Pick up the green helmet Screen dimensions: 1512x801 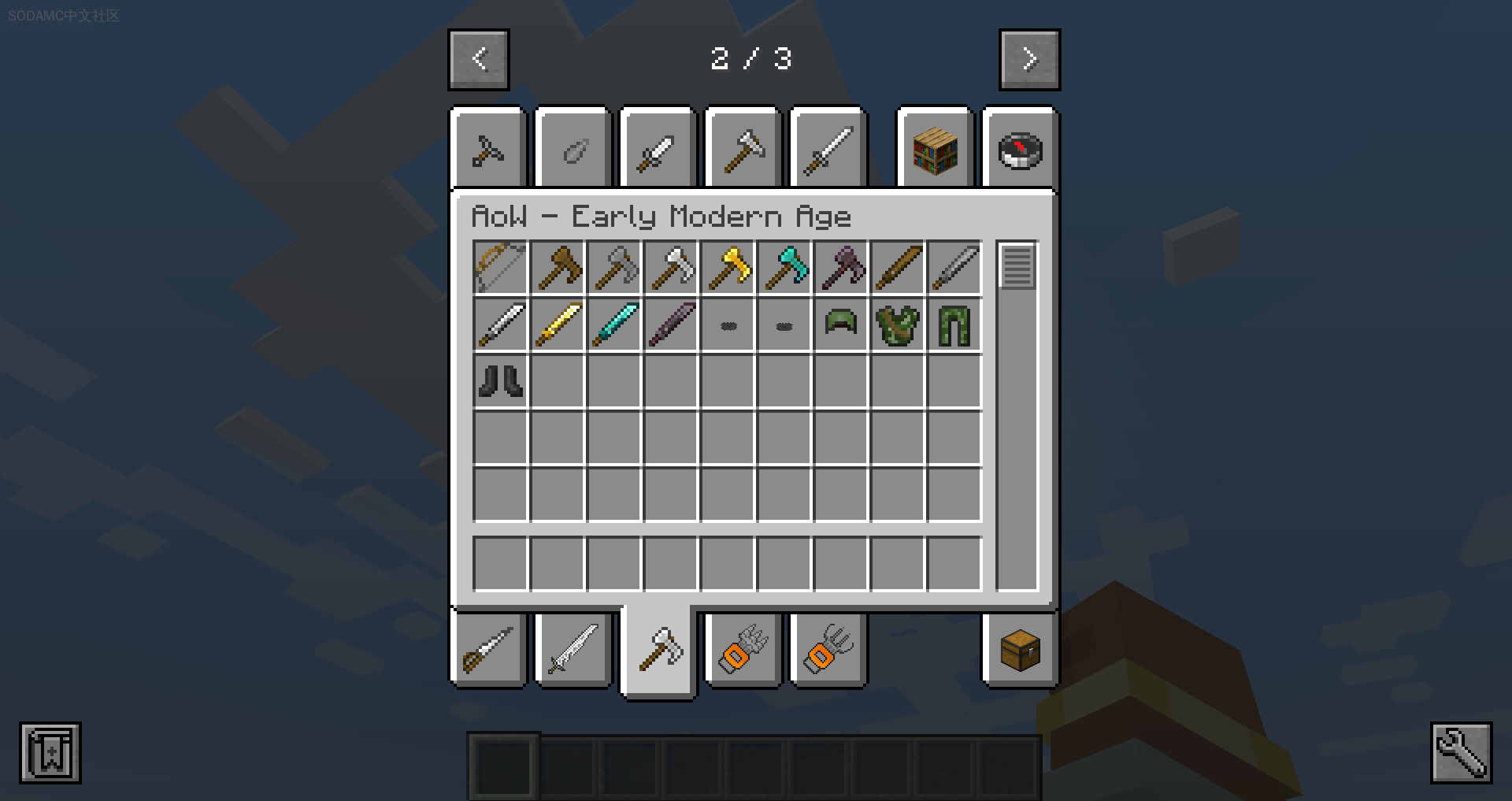[x=841, y=324]
